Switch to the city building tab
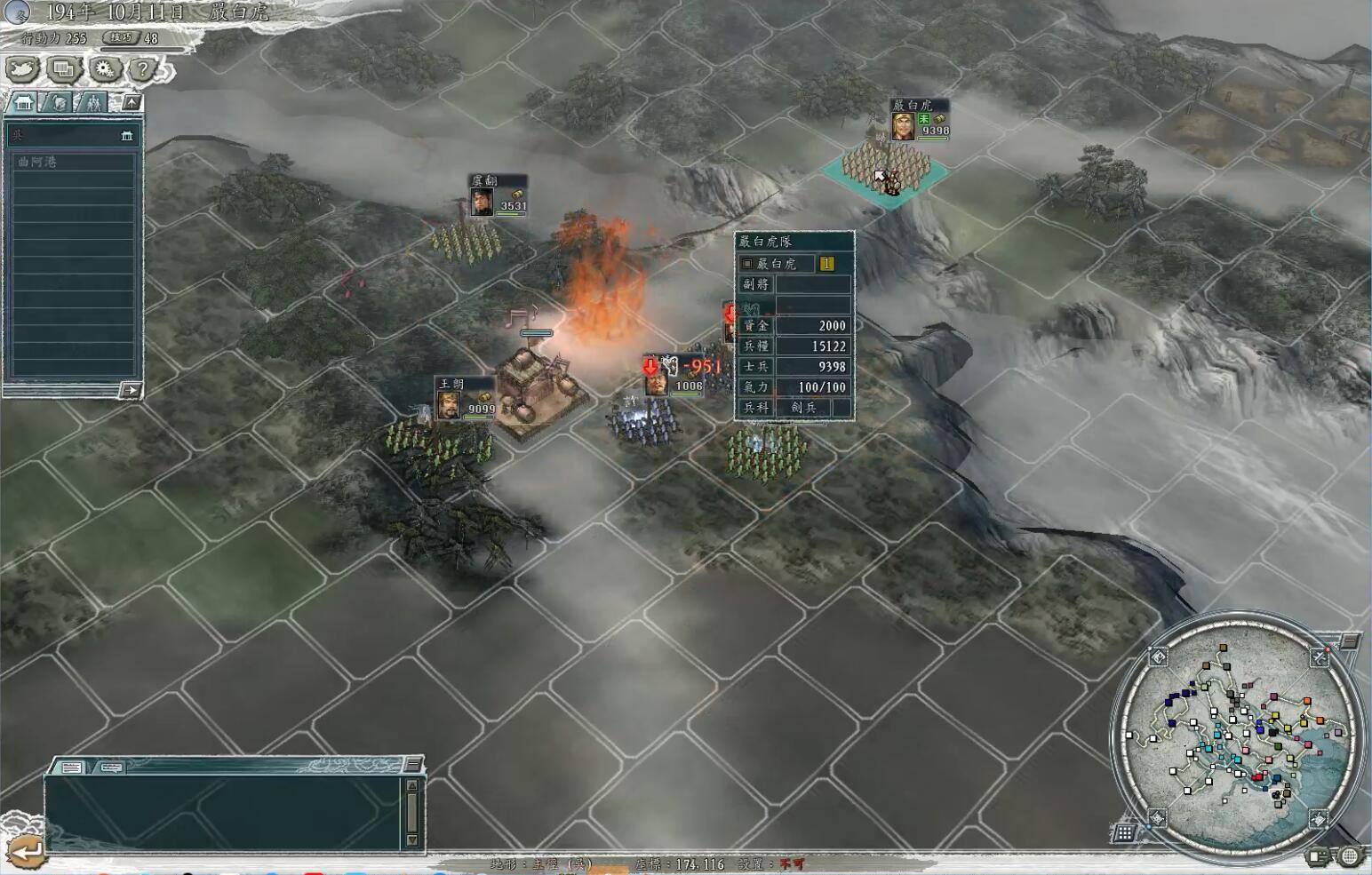1372x875 pixels. [24, 103]
